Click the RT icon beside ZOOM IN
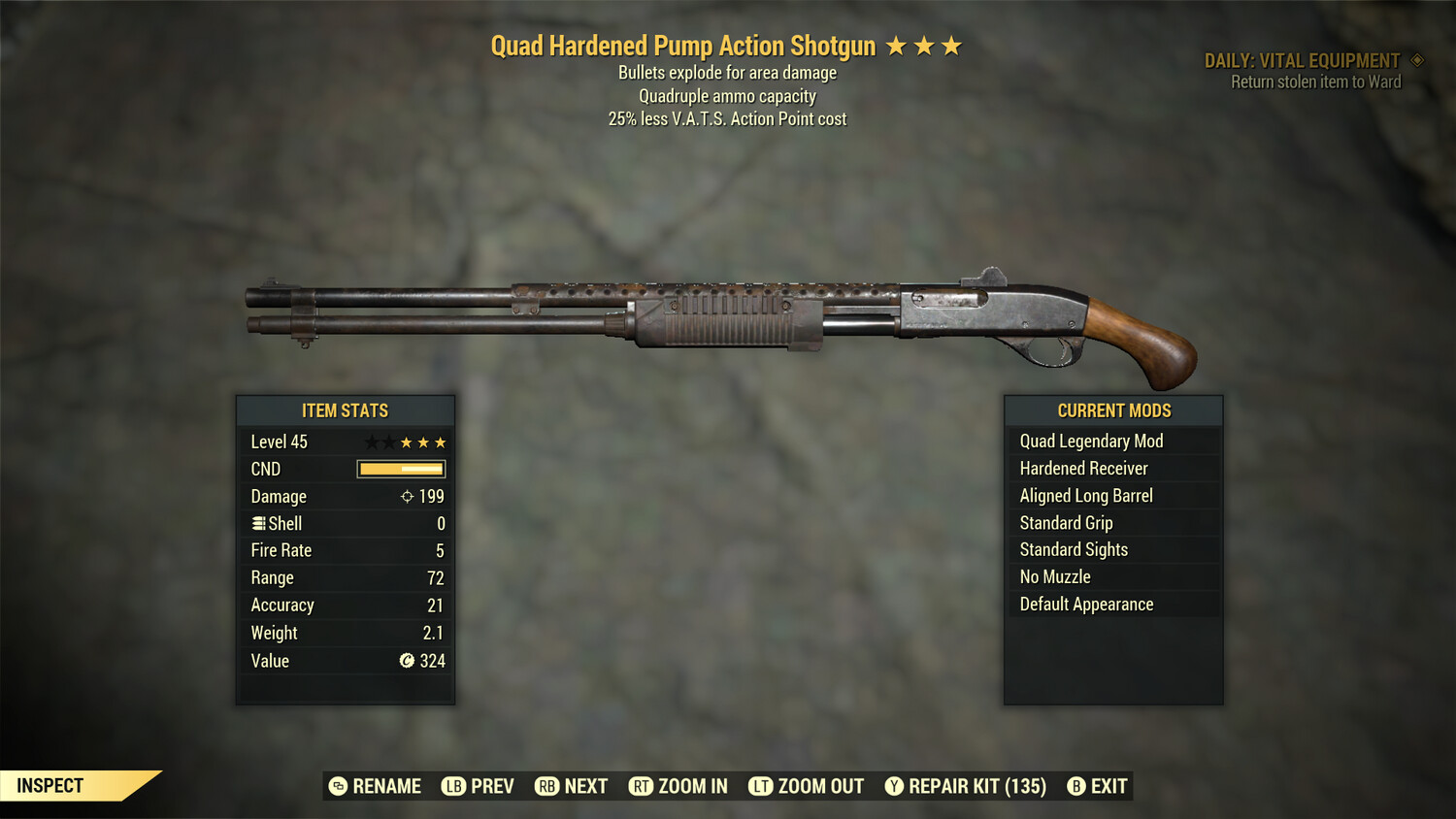This screenshot has width=1456, height=819. pyautogui.click(x=642, y=786)
